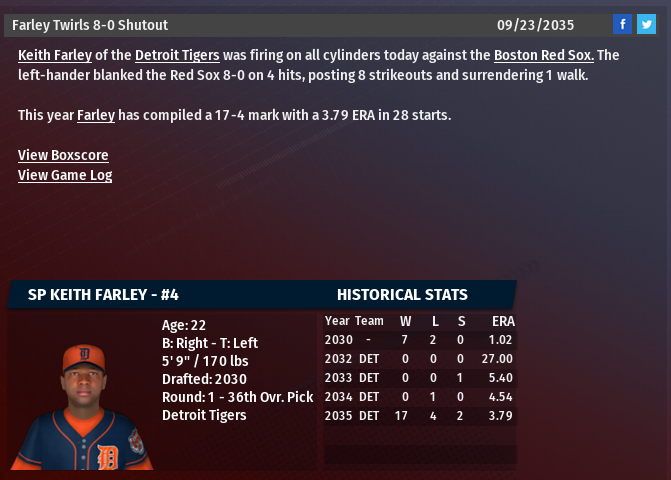The width and height of the screenshot is (671, 480).
Task: Select the 2035 DET historical stats row
Action: (419, 415)
